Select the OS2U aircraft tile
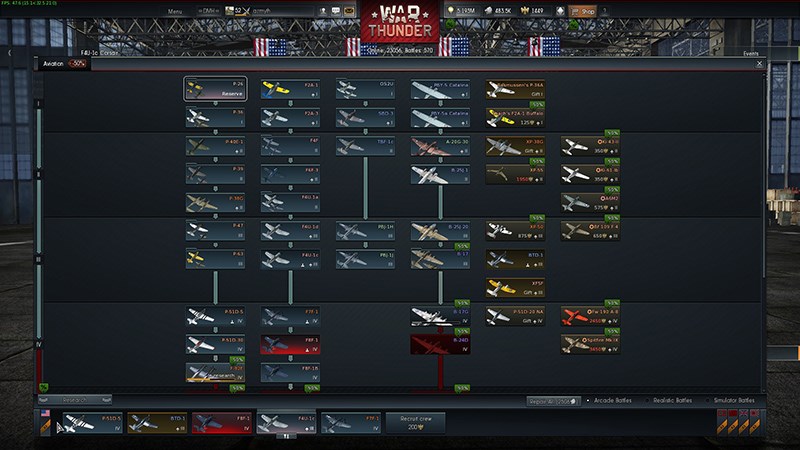The image size is (800, 450). pos(365,90)
